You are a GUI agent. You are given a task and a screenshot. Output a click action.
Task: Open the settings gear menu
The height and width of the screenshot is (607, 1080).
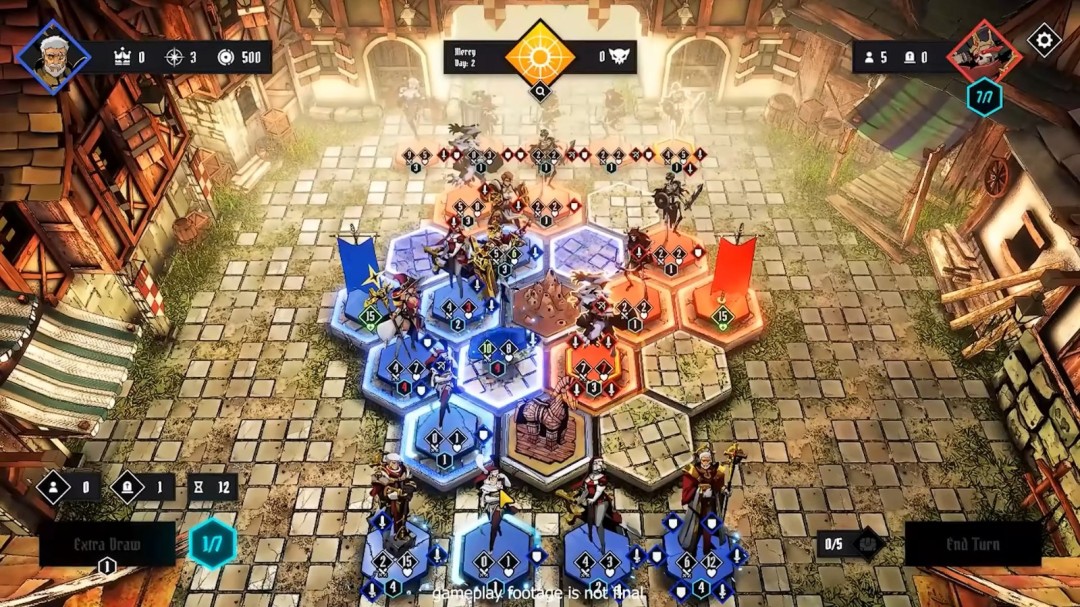click(x=1044, y=40)
